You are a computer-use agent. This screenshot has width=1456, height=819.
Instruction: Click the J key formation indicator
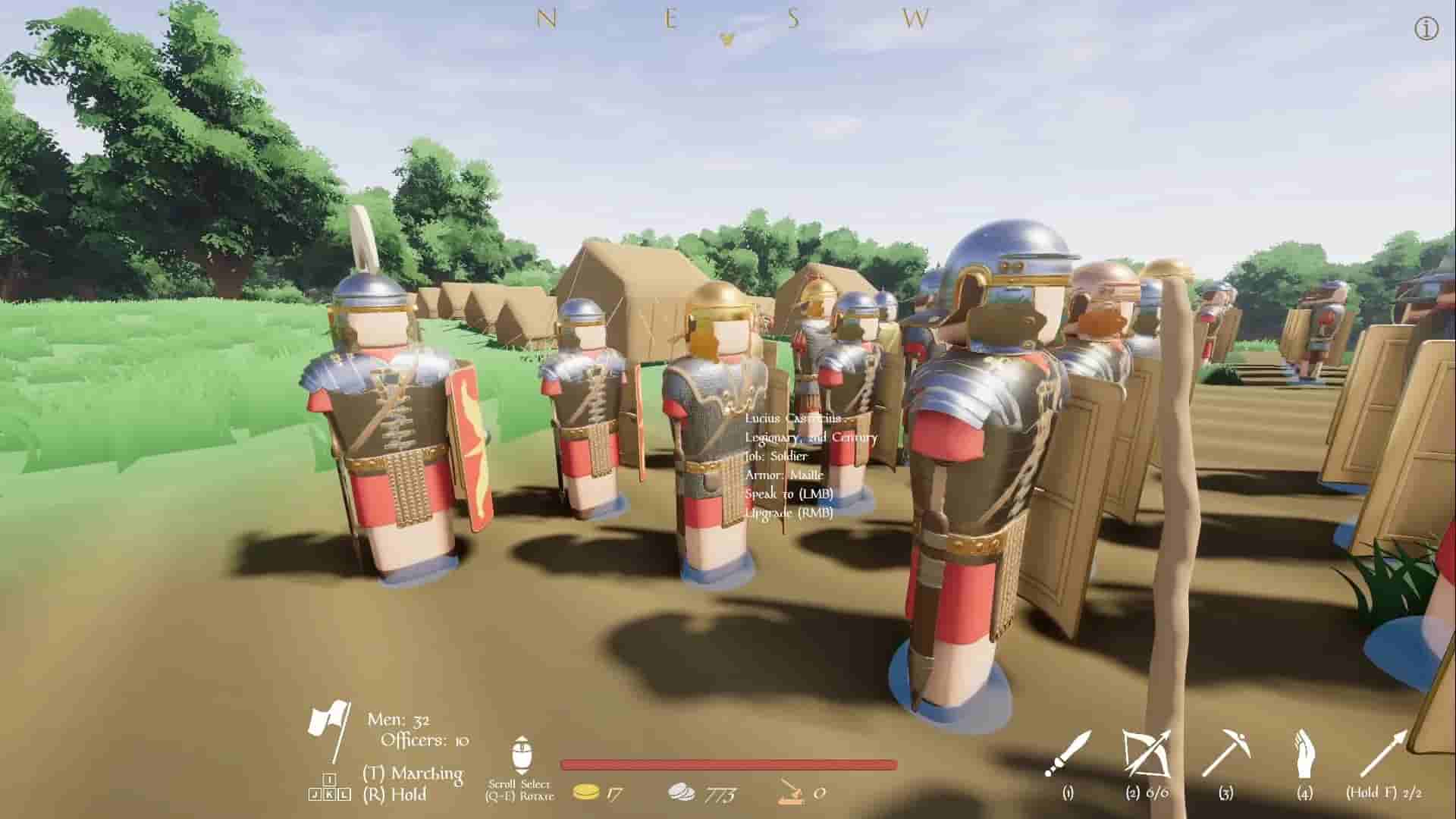coord(315,794)
